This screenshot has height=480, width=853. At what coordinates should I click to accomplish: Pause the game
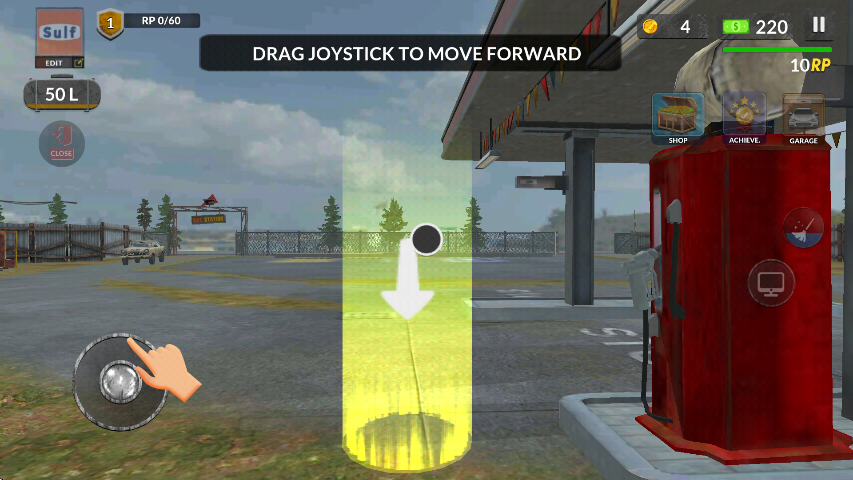[x=819, y=26]
